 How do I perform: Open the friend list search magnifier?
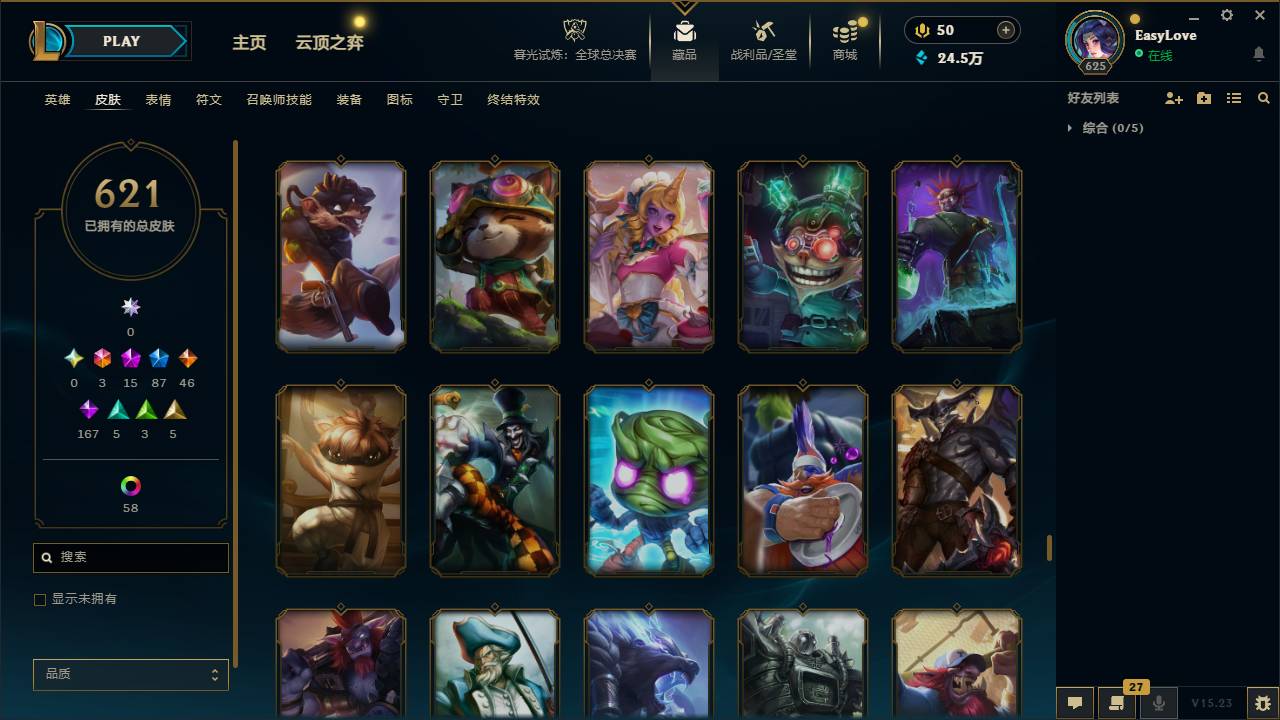click(1263, 97)
